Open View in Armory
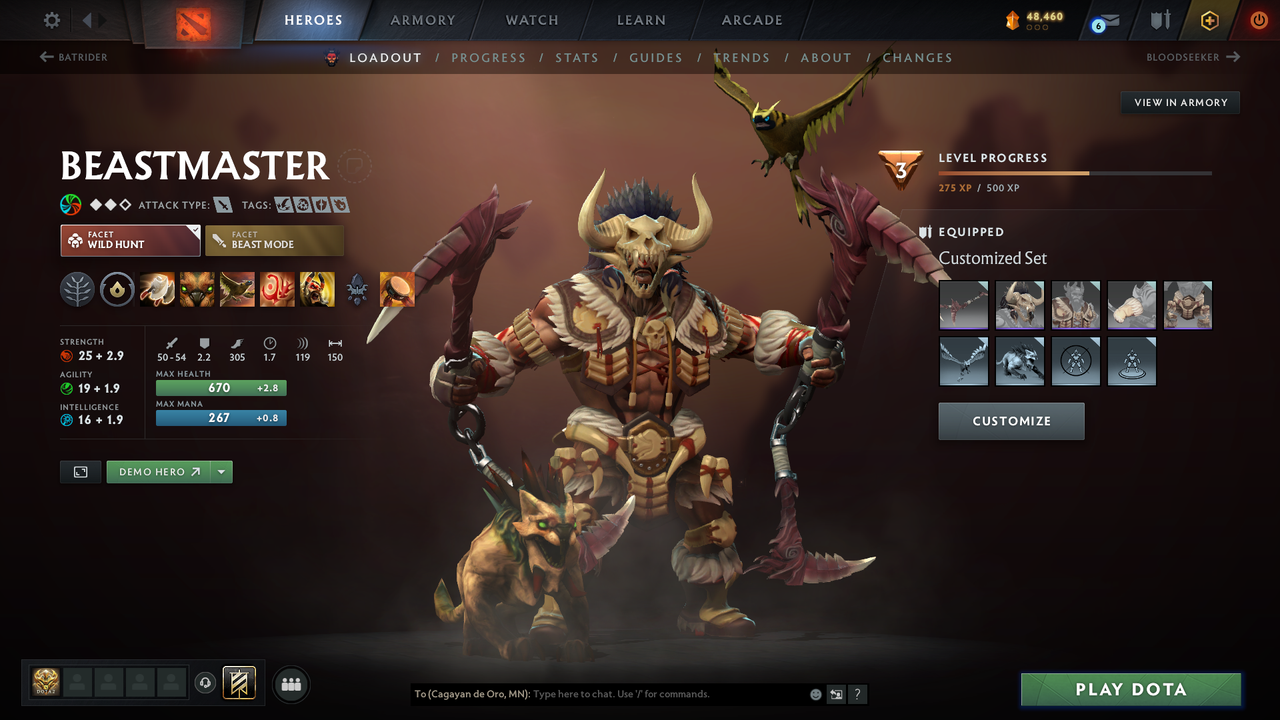This screenshot has height=720, width=1280. pos(1180,102)
